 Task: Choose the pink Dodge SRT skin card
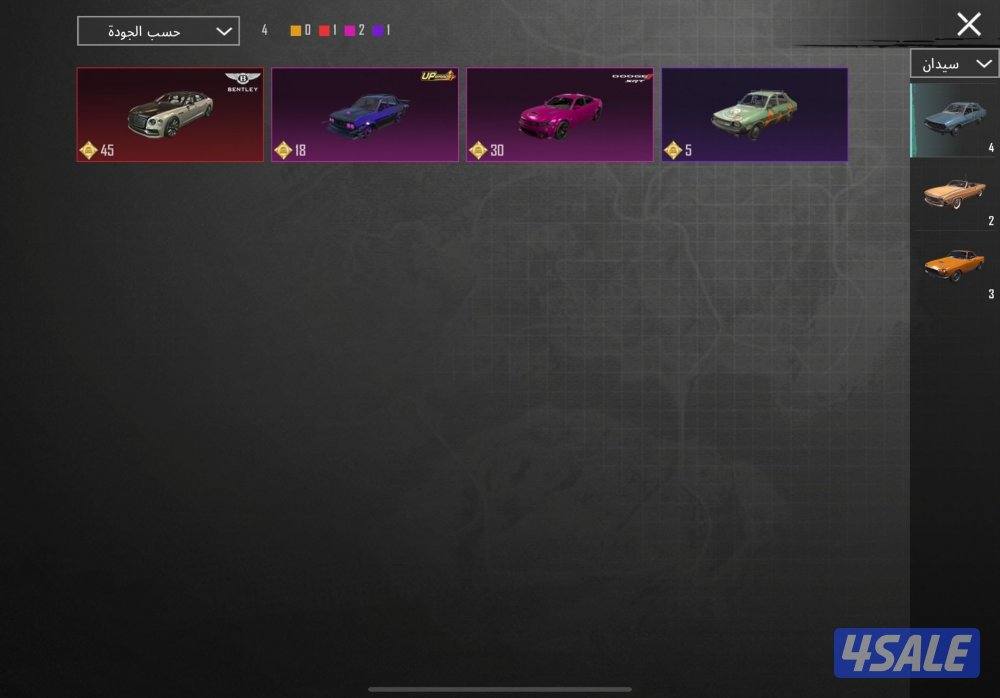[560, 114]
